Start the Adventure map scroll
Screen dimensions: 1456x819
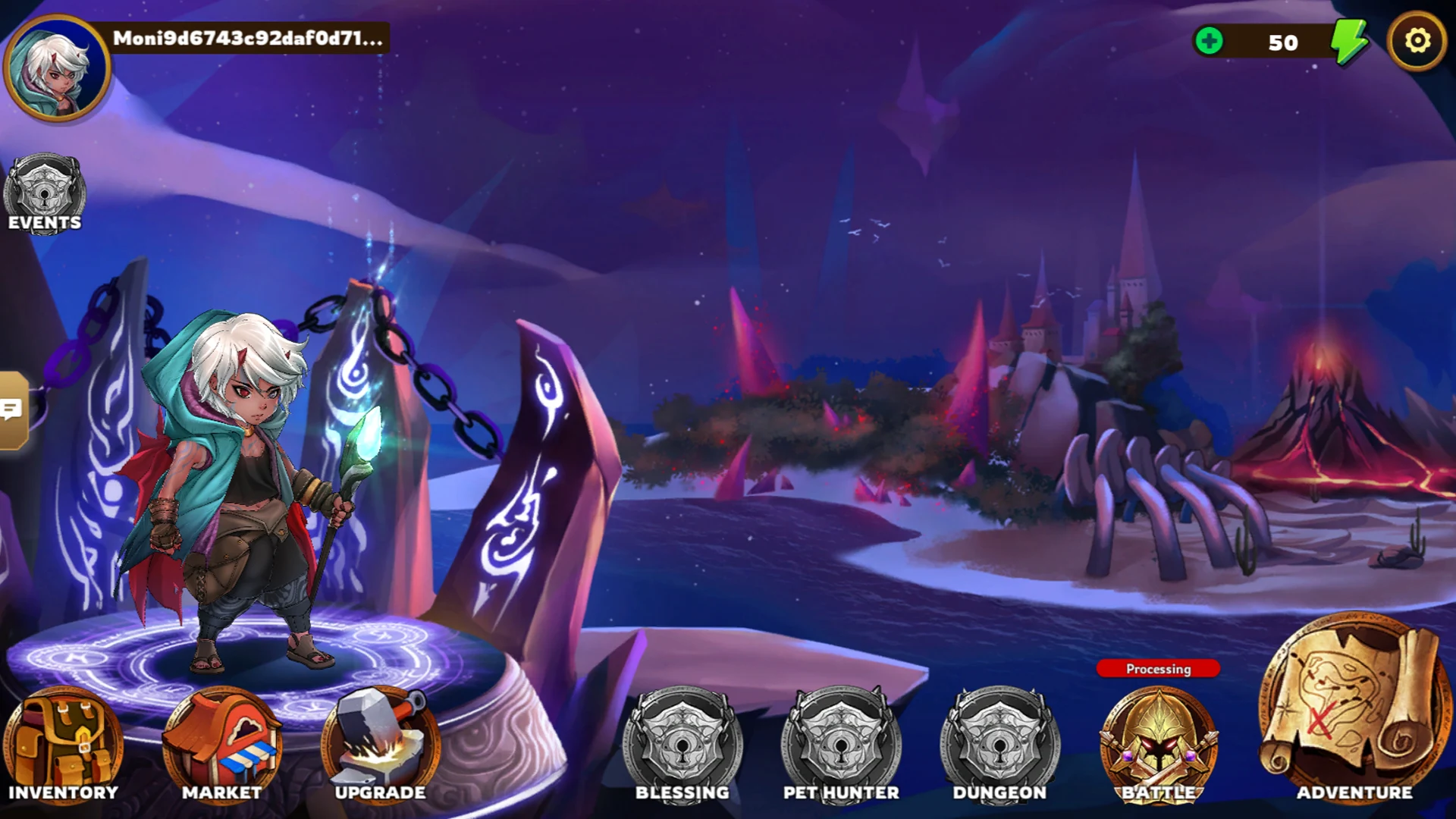point(1354,709)
